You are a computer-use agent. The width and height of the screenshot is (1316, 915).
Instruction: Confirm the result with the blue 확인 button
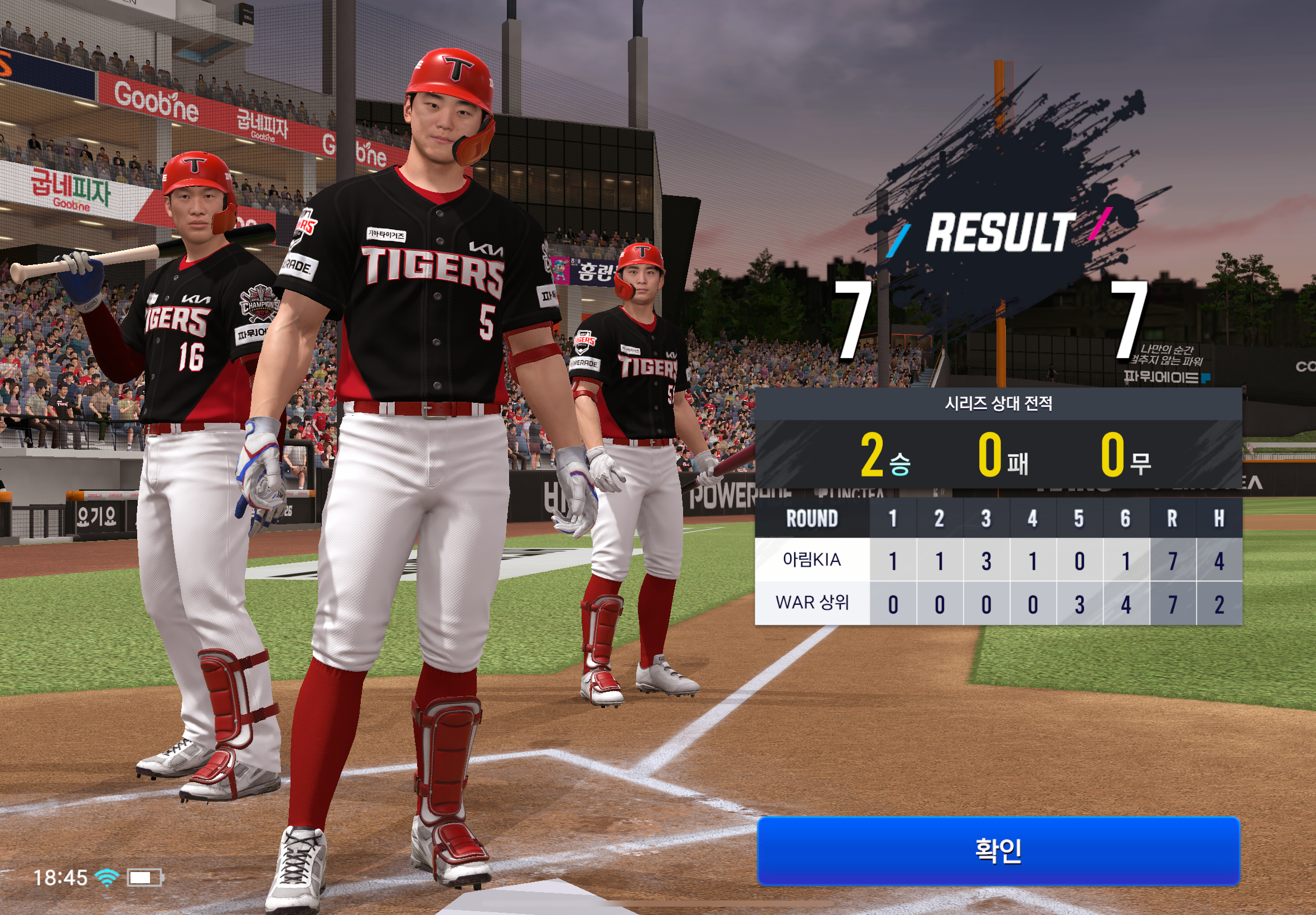point(998,851)
